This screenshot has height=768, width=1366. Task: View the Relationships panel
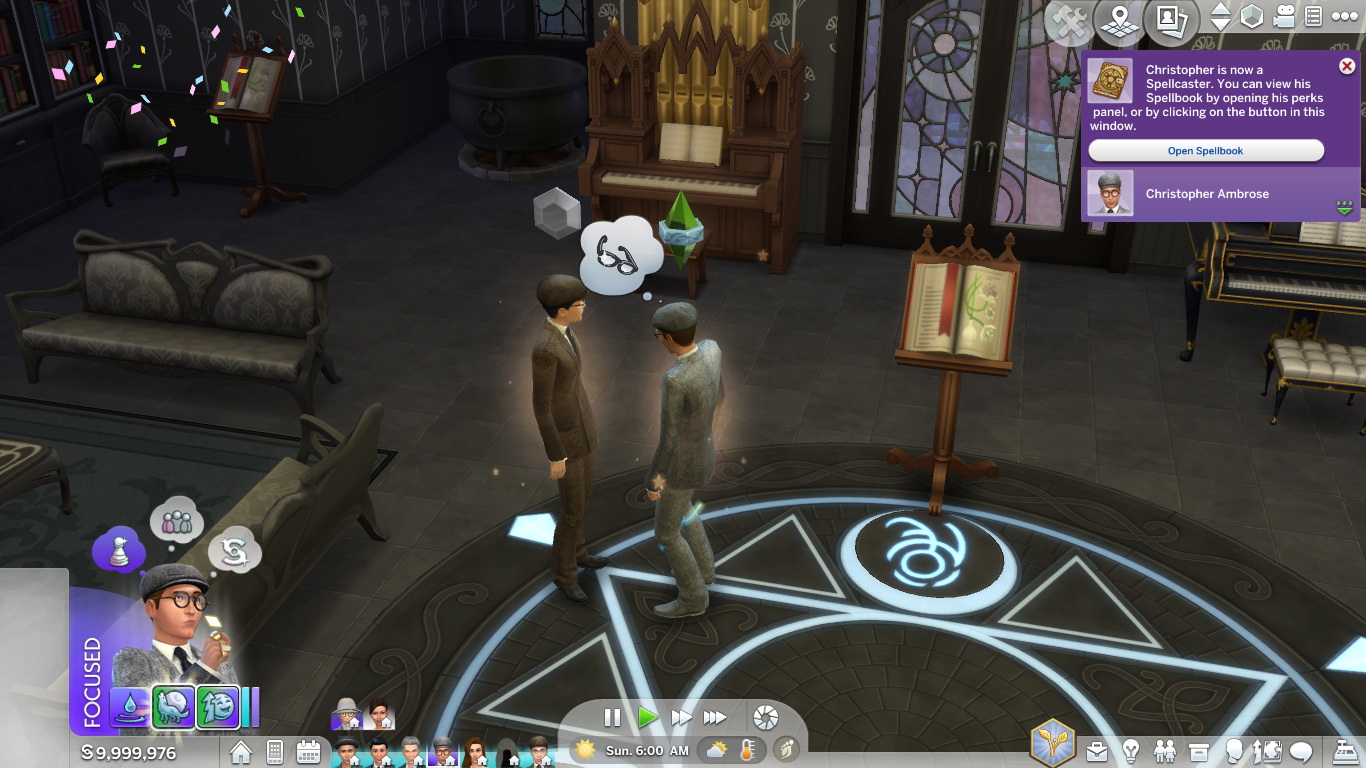tap(1164, 752)
